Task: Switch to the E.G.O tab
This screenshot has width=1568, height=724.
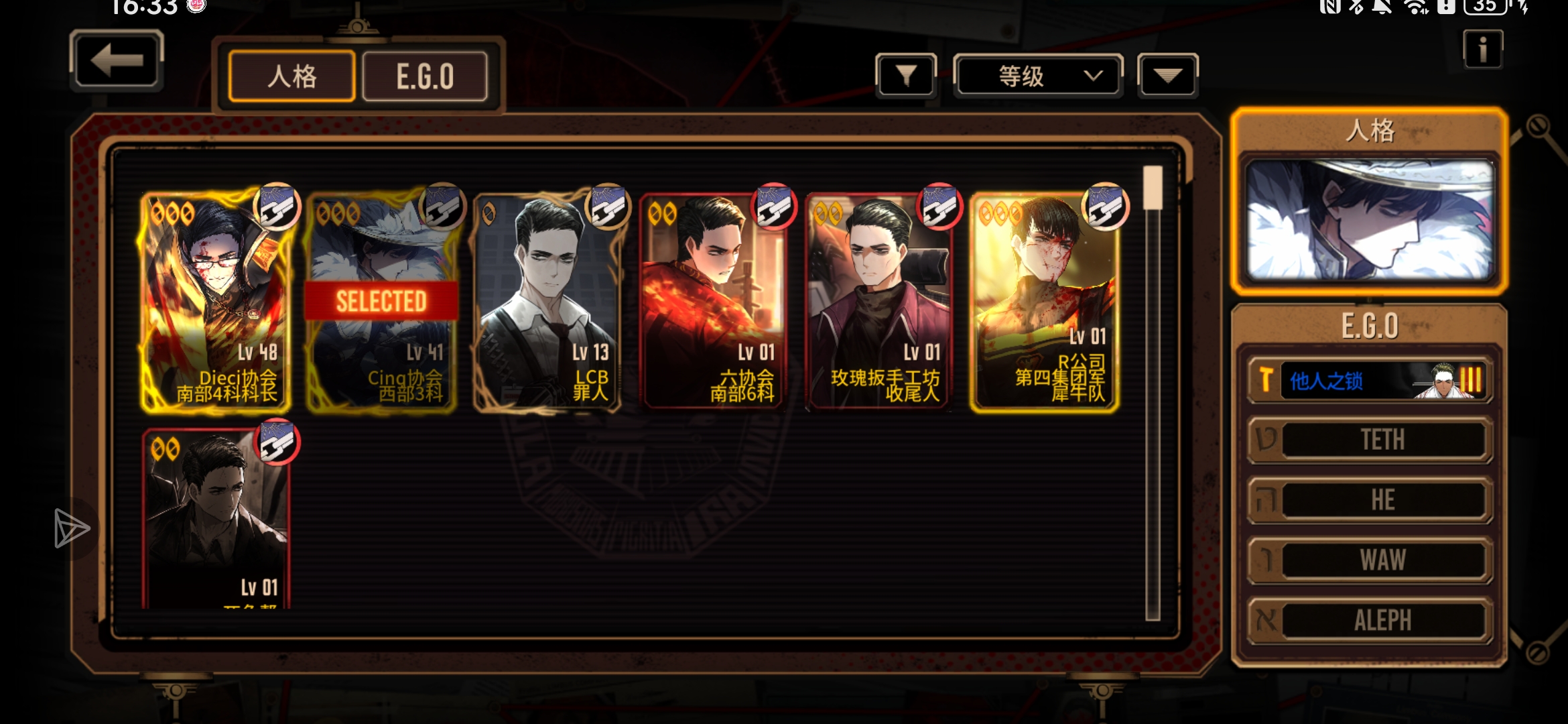Action: pyautogui.click(x=425, y=76)
